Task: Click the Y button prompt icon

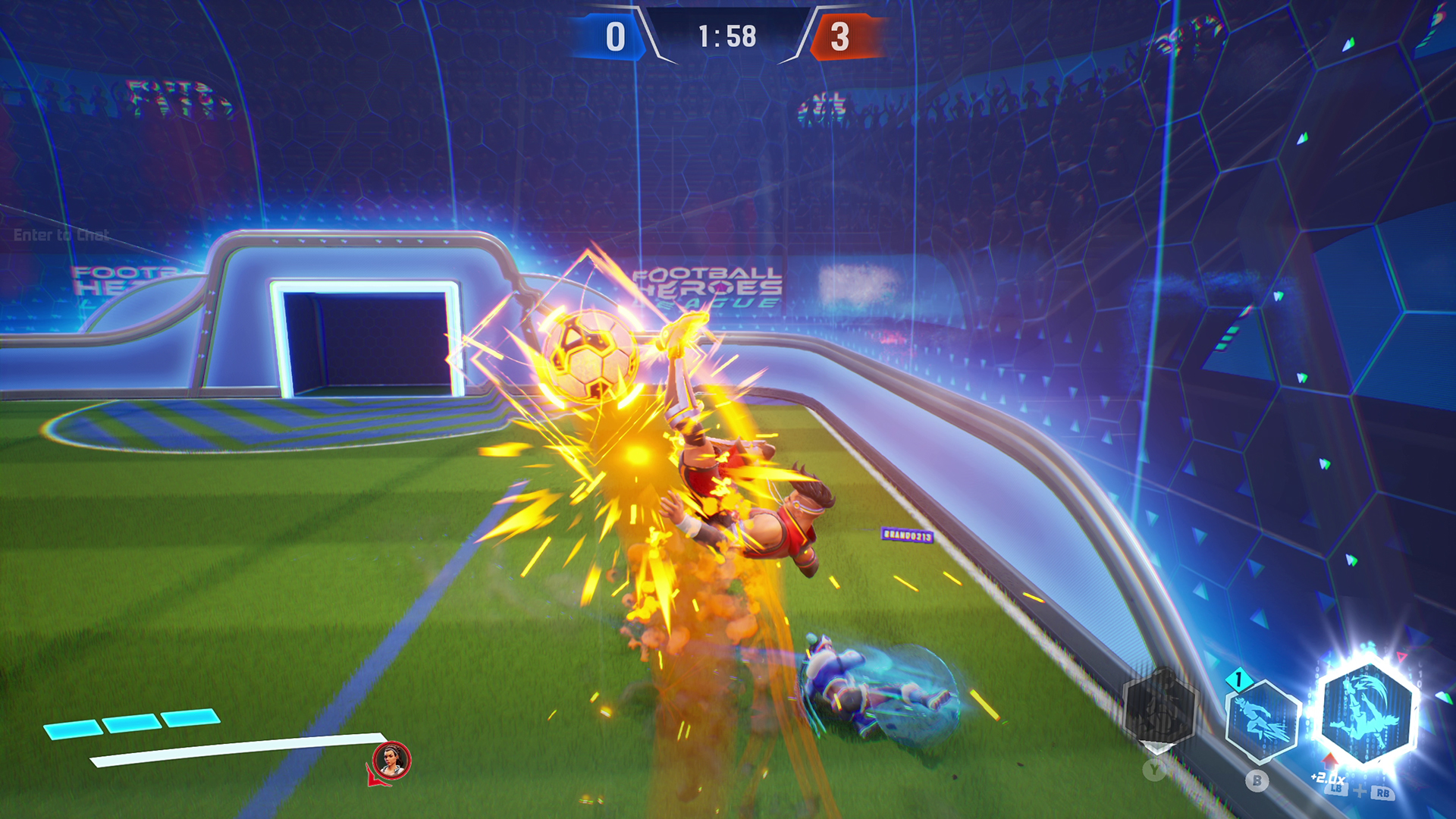Action: click(x=1153, y=770)
